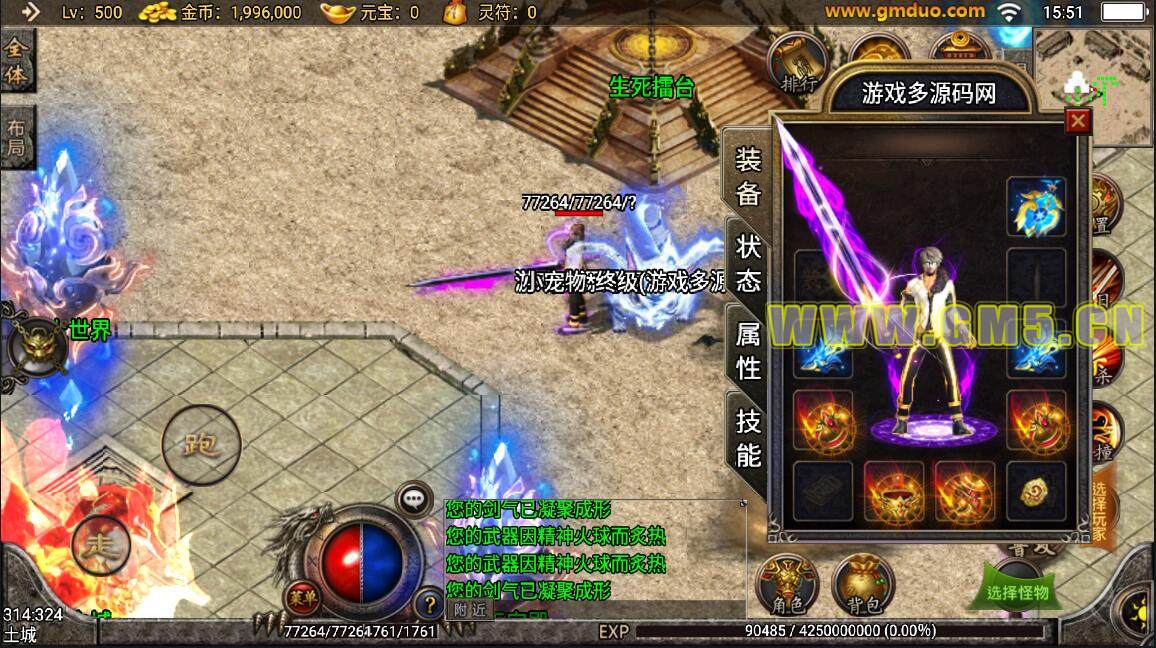The width and height of the screenshot is (1156, 648).
Task: Show the 技能 skills tab
Action: [x=749, y=438]
